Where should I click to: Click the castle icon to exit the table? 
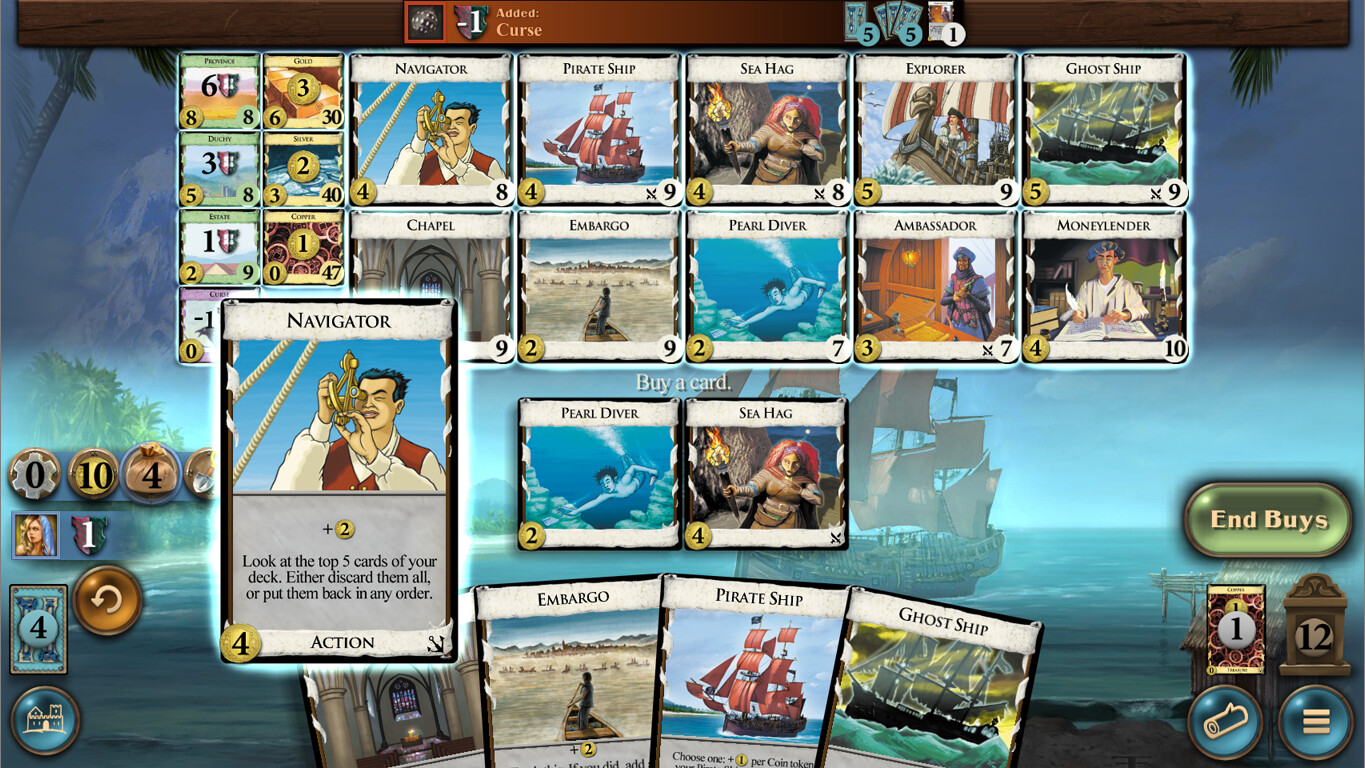point(44,722)
